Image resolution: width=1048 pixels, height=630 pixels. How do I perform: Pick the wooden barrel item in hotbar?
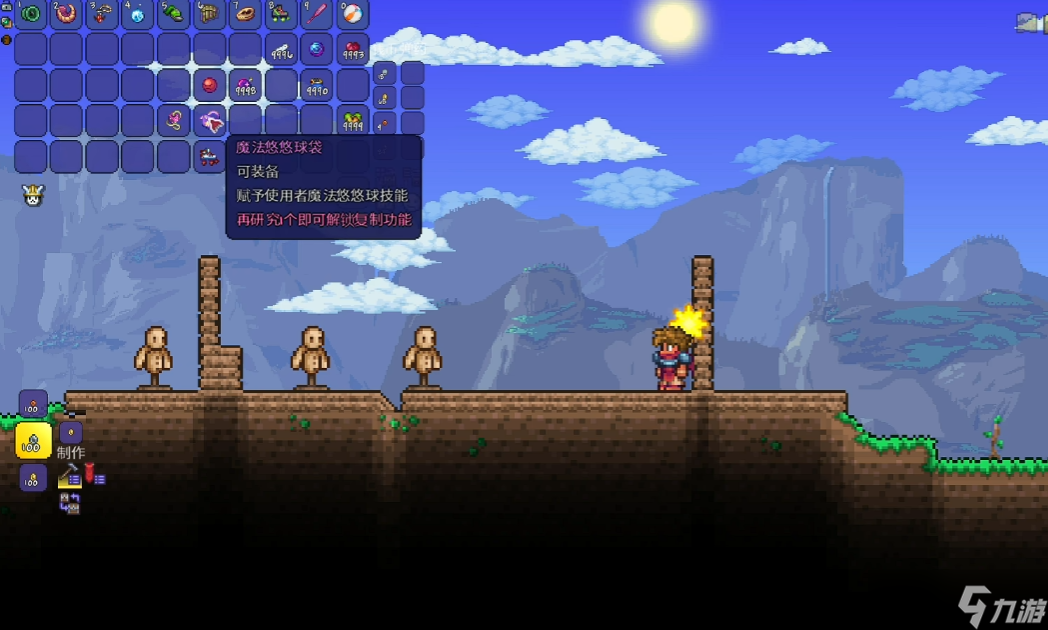click(x=210, y=14)
